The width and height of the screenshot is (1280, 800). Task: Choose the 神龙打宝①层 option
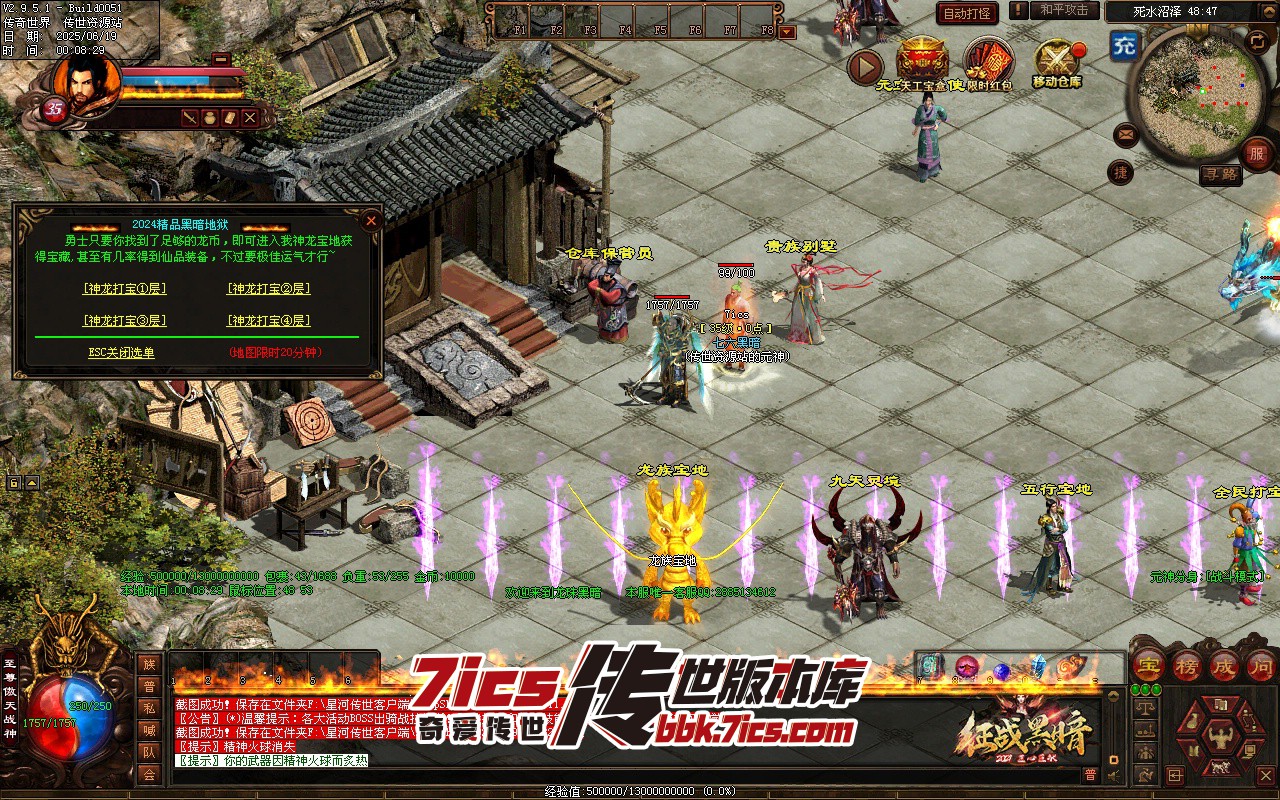[x=124, y=289]
